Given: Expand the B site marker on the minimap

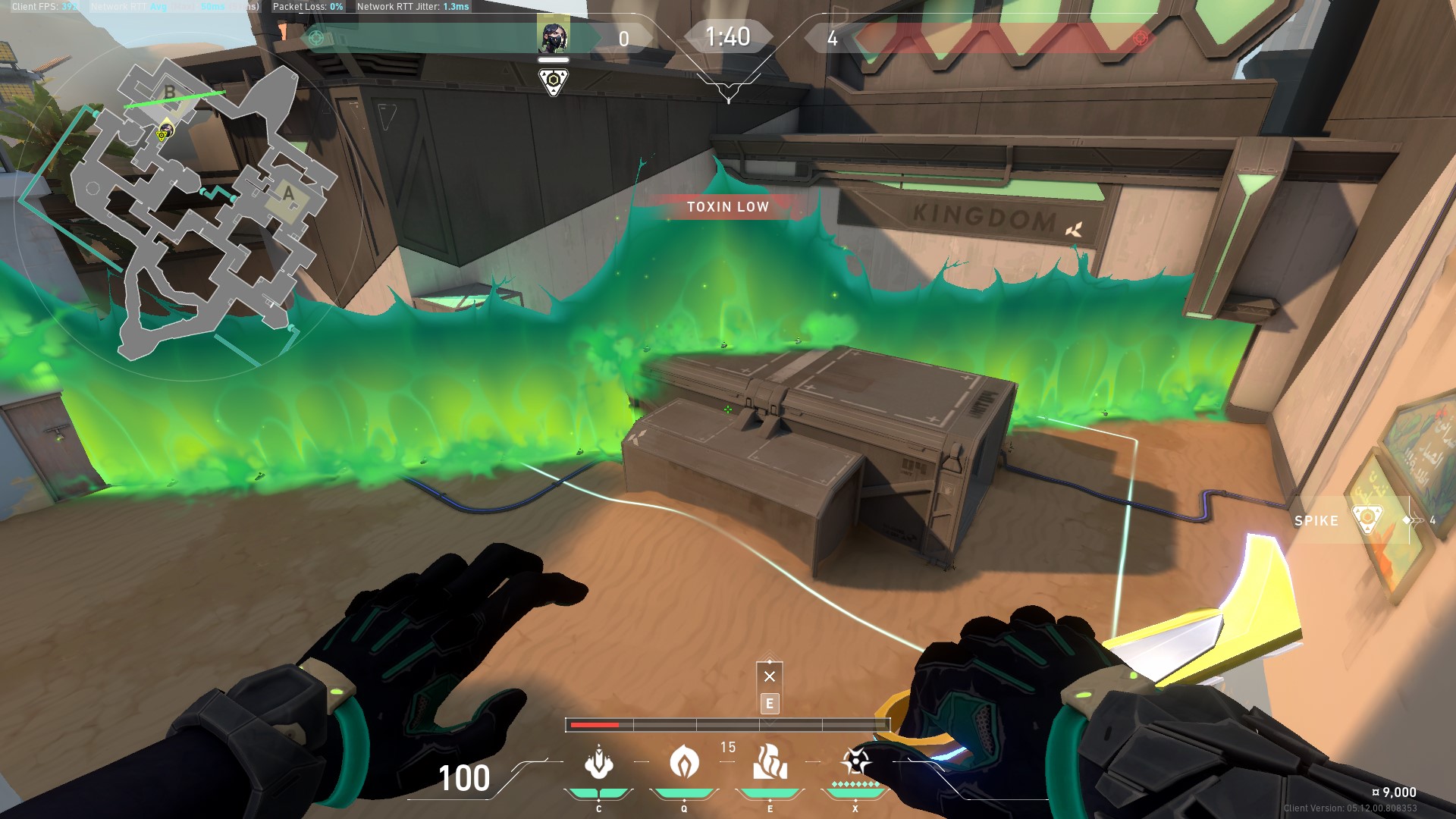Looking at the screenshot, I should point(168,93).
